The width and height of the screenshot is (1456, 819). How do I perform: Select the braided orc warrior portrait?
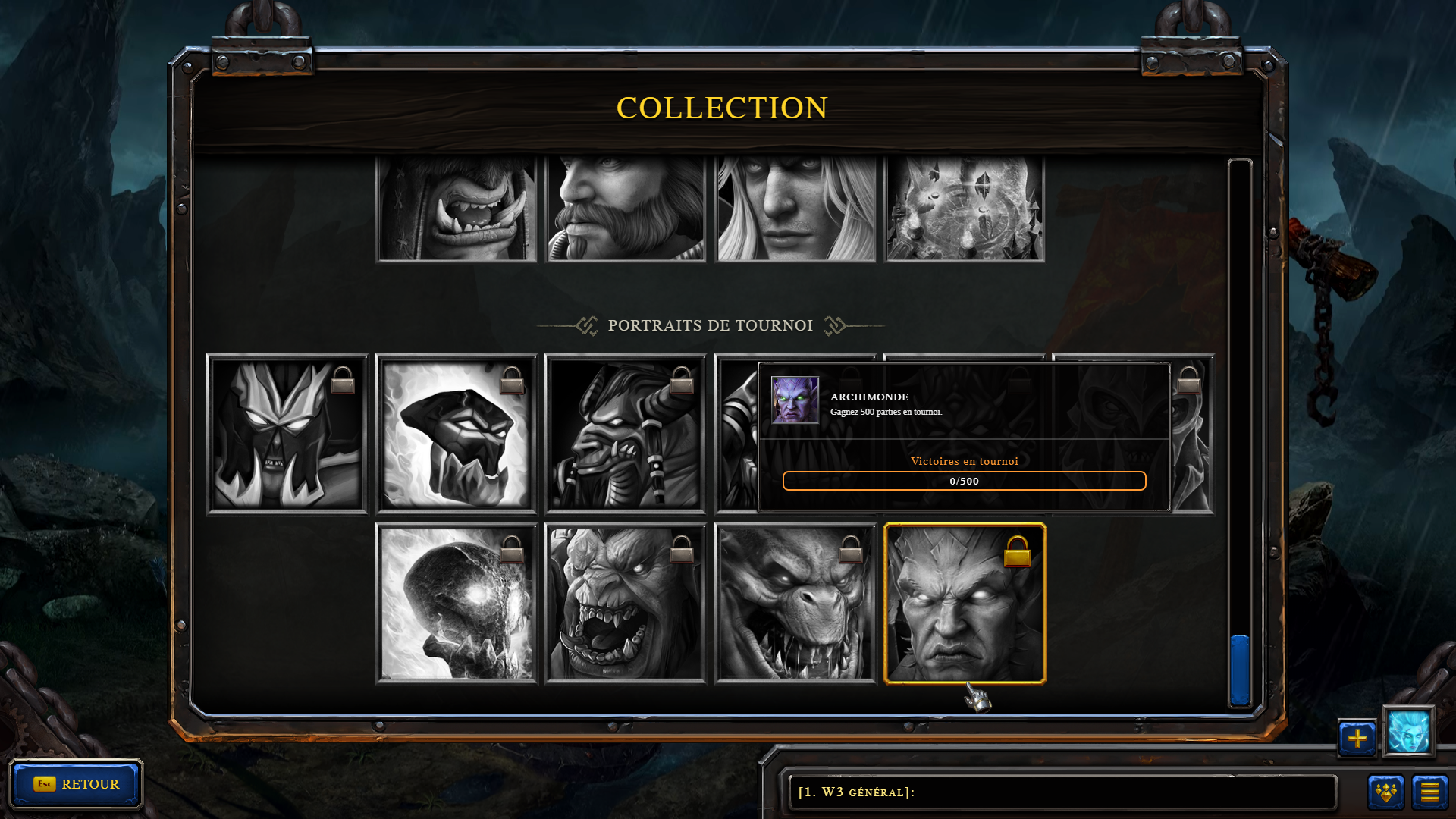coord(626,434)
